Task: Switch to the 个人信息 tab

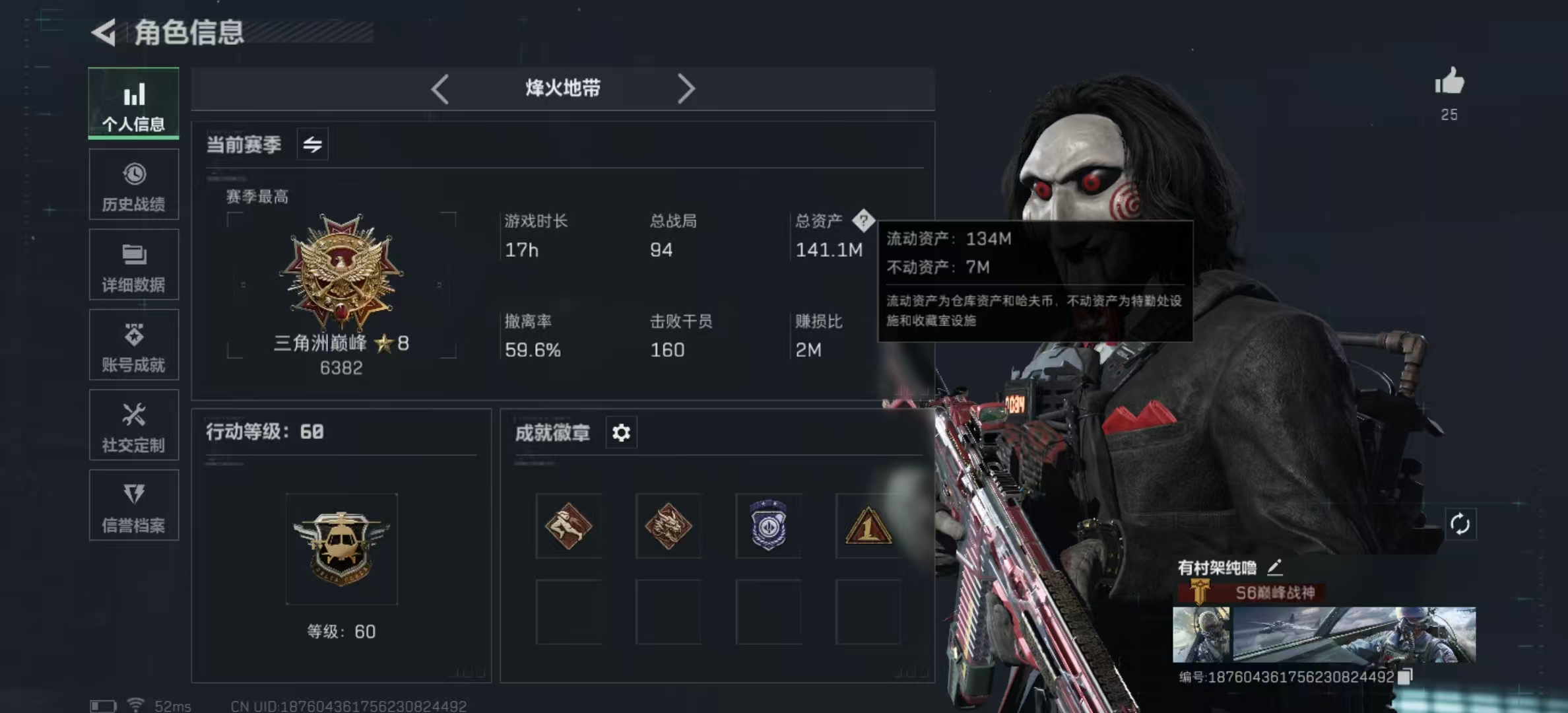Action: click(x=134, y=104)
